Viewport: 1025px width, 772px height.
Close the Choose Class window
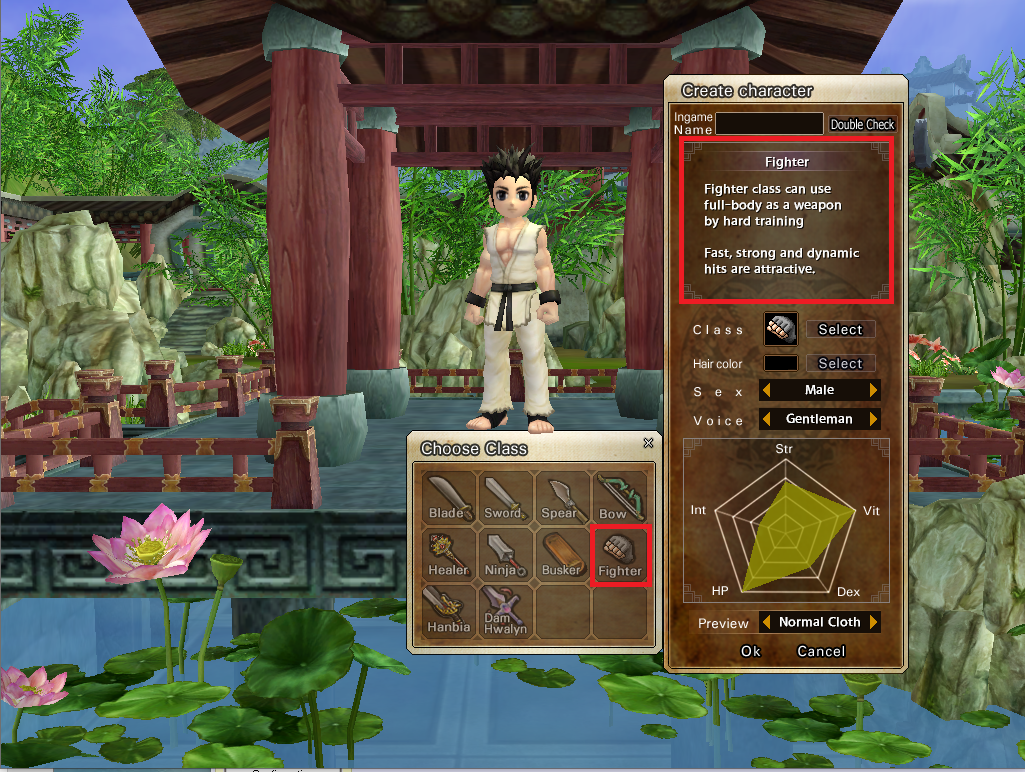pos(648,442)
